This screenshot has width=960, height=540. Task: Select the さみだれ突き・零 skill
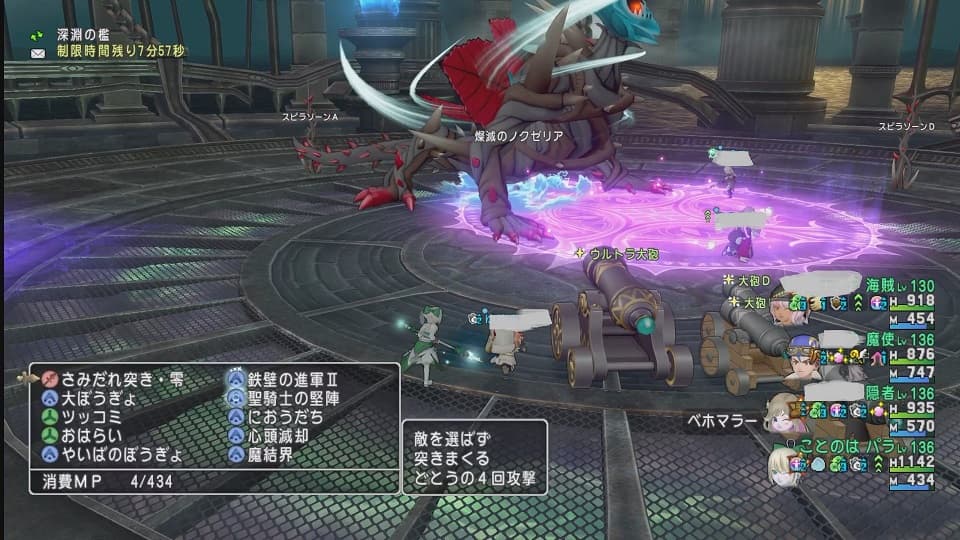point(115,378)
